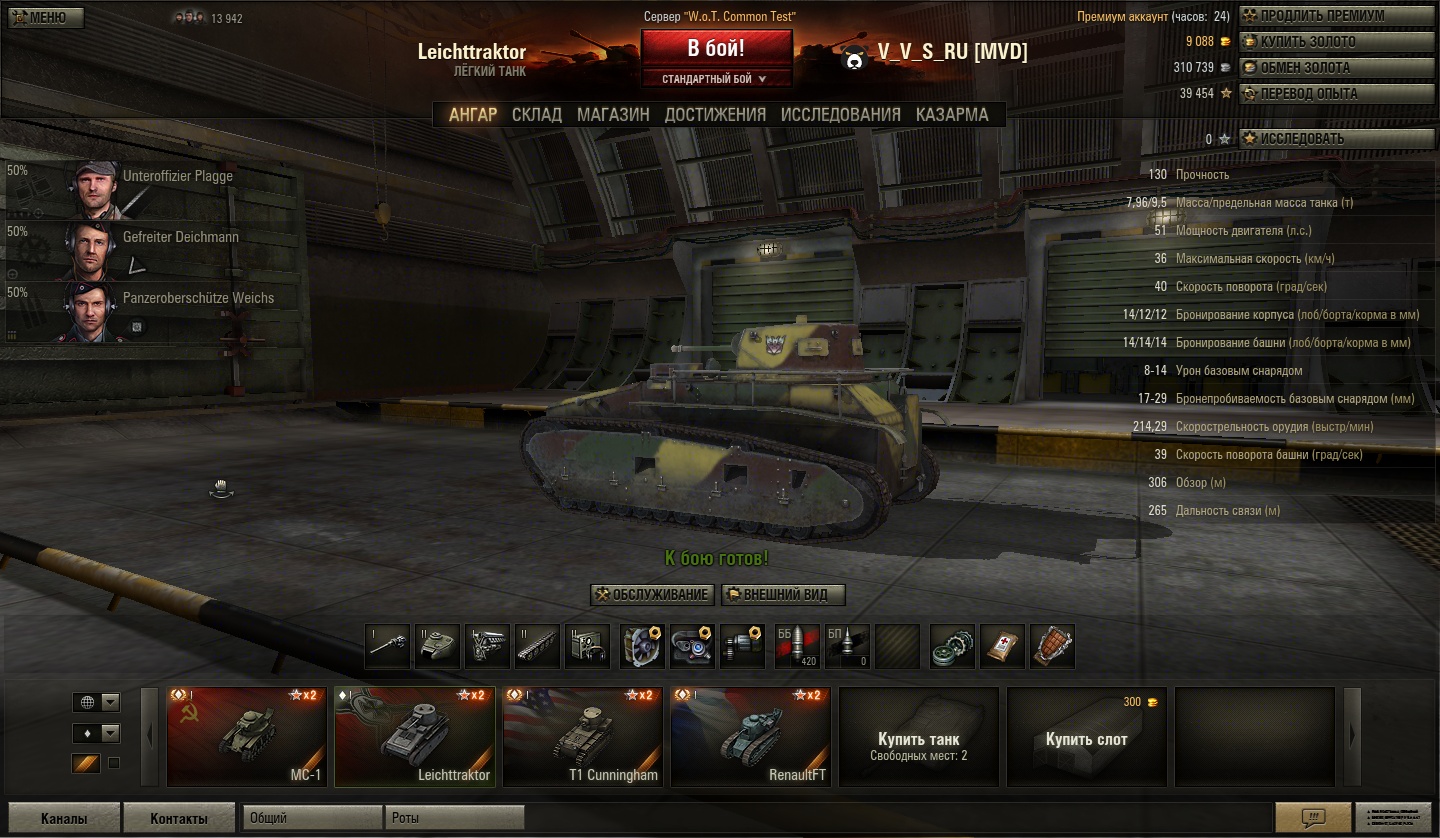
Task: Choose the RenaultFT tank tile
Action: 751,737
